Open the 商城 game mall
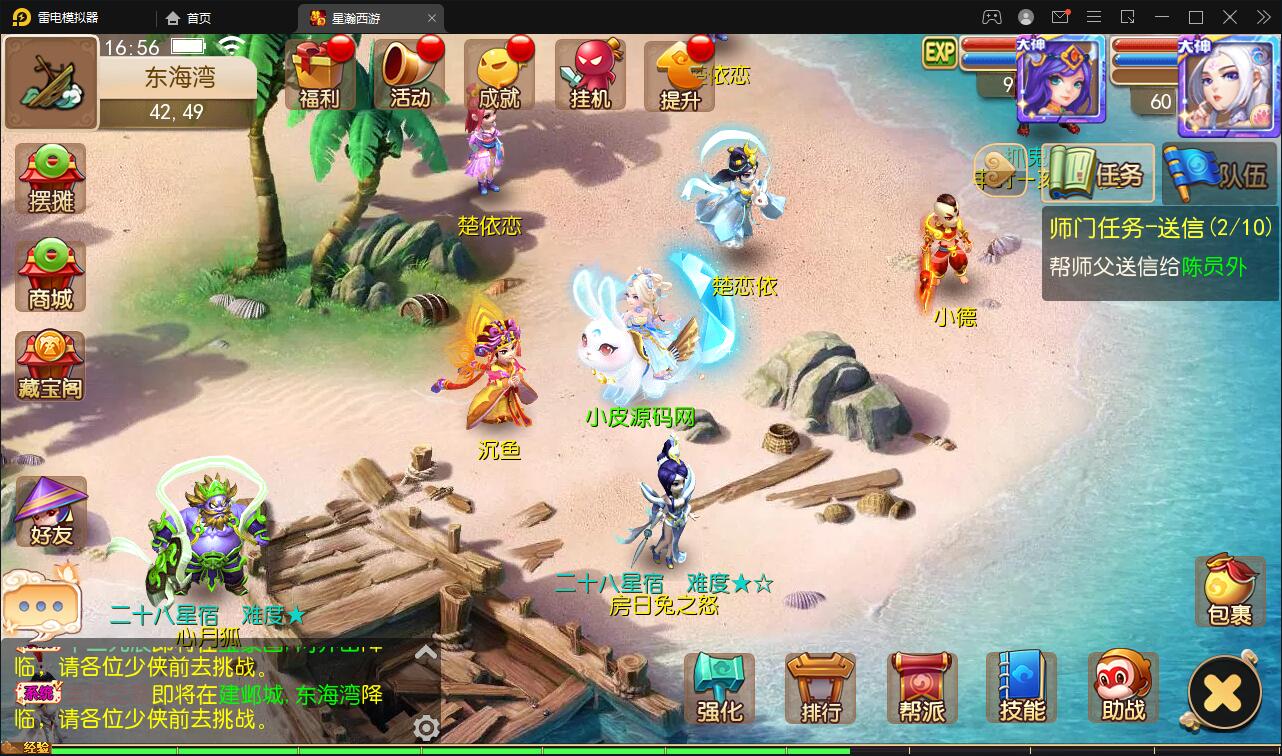 (x=49, y=273)
